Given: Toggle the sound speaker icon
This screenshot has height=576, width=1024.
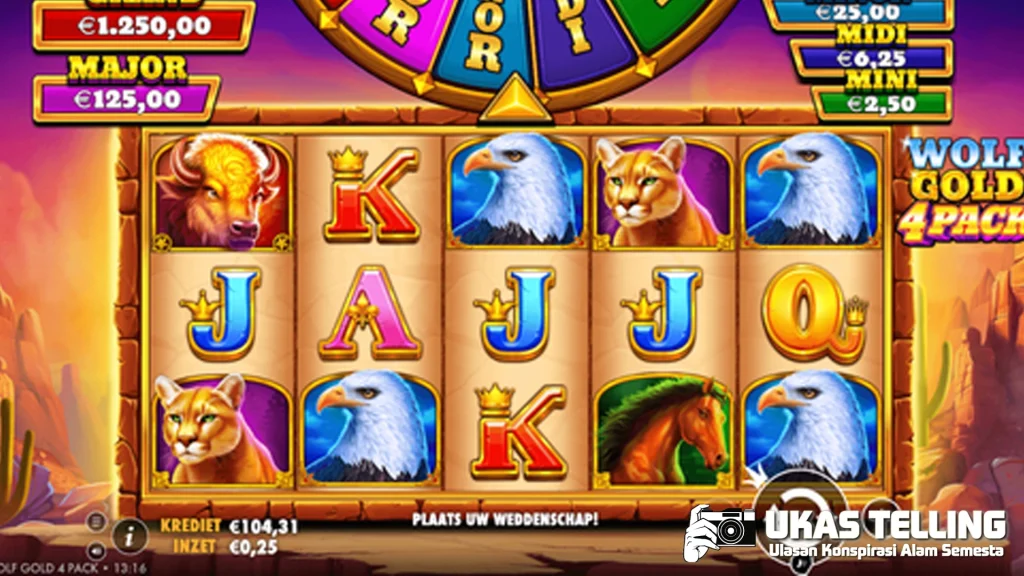Looking at the screenshot, I should [x=97, y=549].
